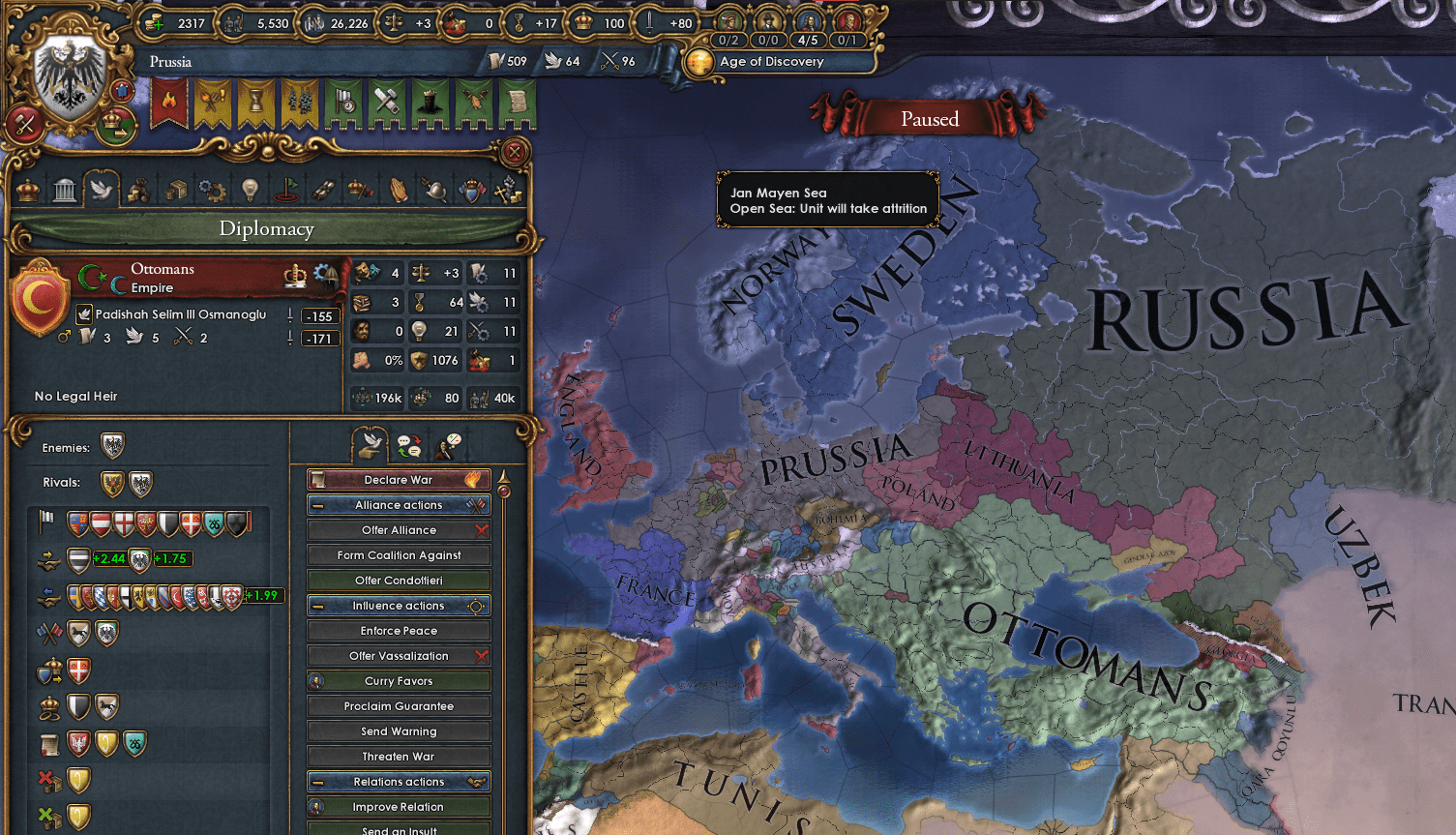Open the Technology panel gear icon

click(212, 190)
